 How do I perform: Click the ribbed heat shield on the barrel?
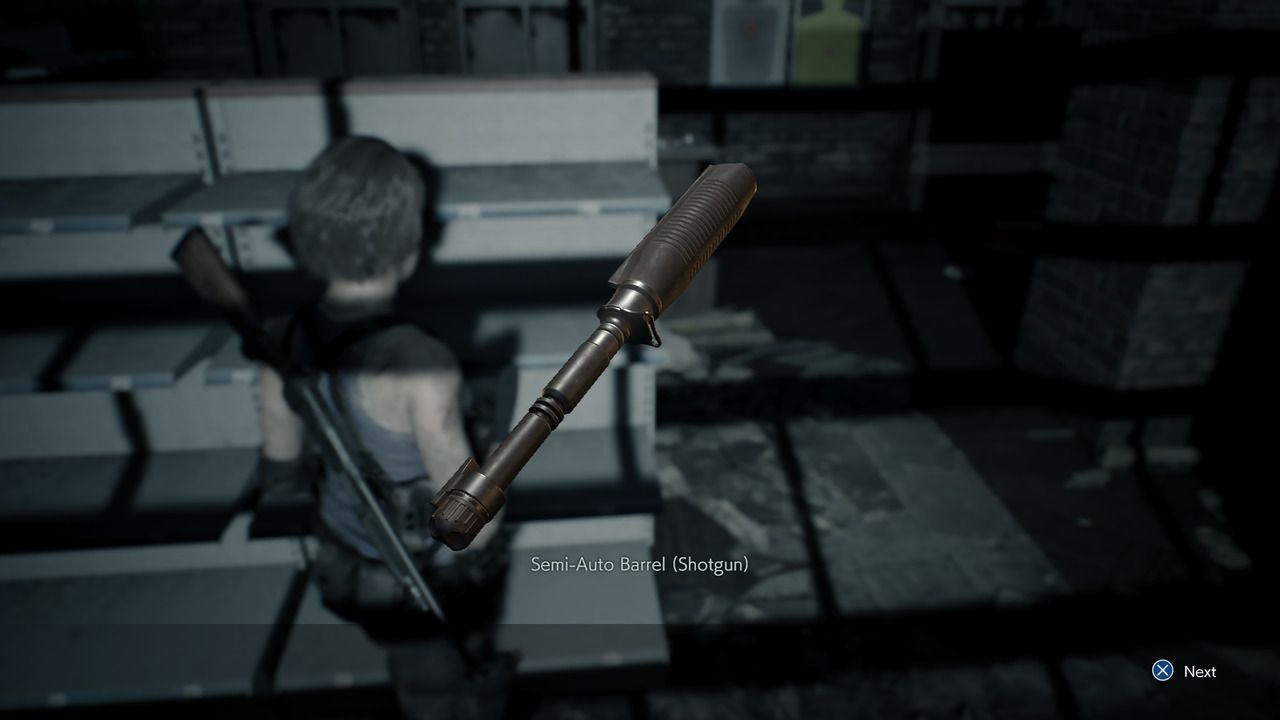click(690, 230)
